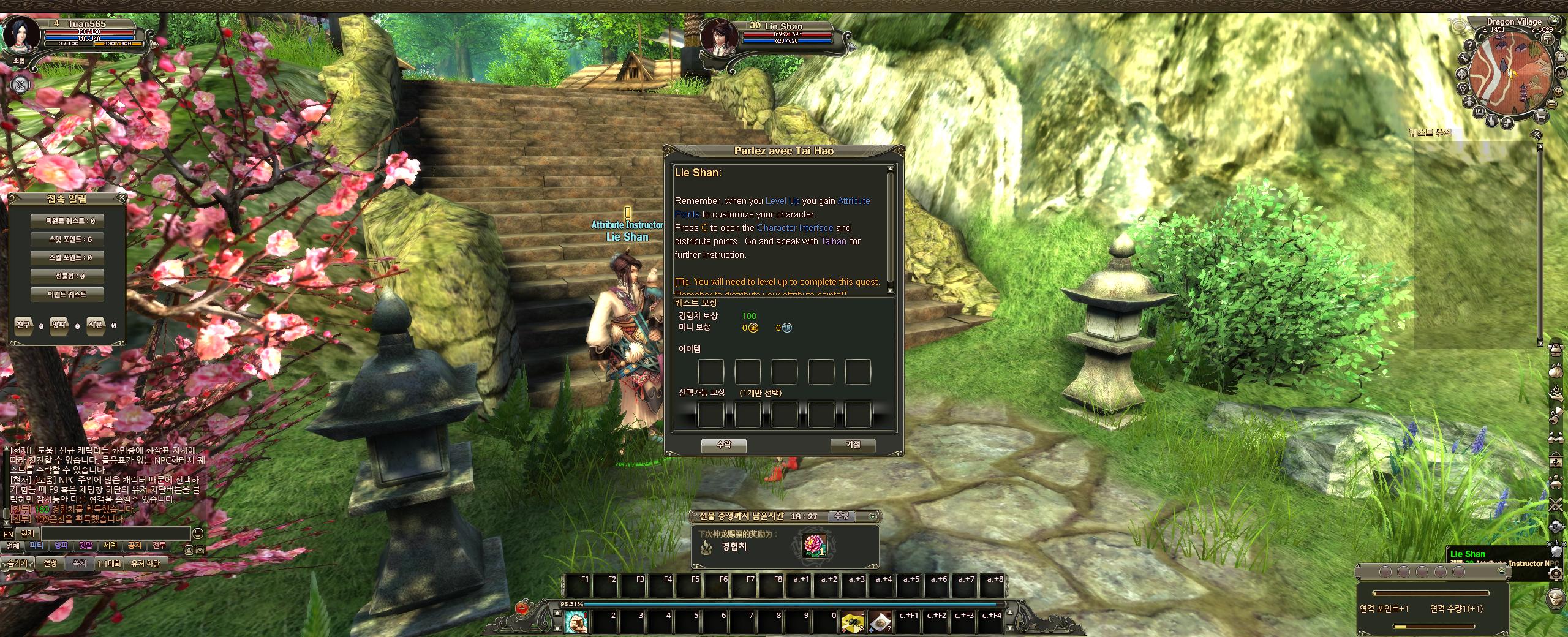Viewport: 1568px width, 637px height.
Task: Select the pink flower reward icon
Action: 815,546
